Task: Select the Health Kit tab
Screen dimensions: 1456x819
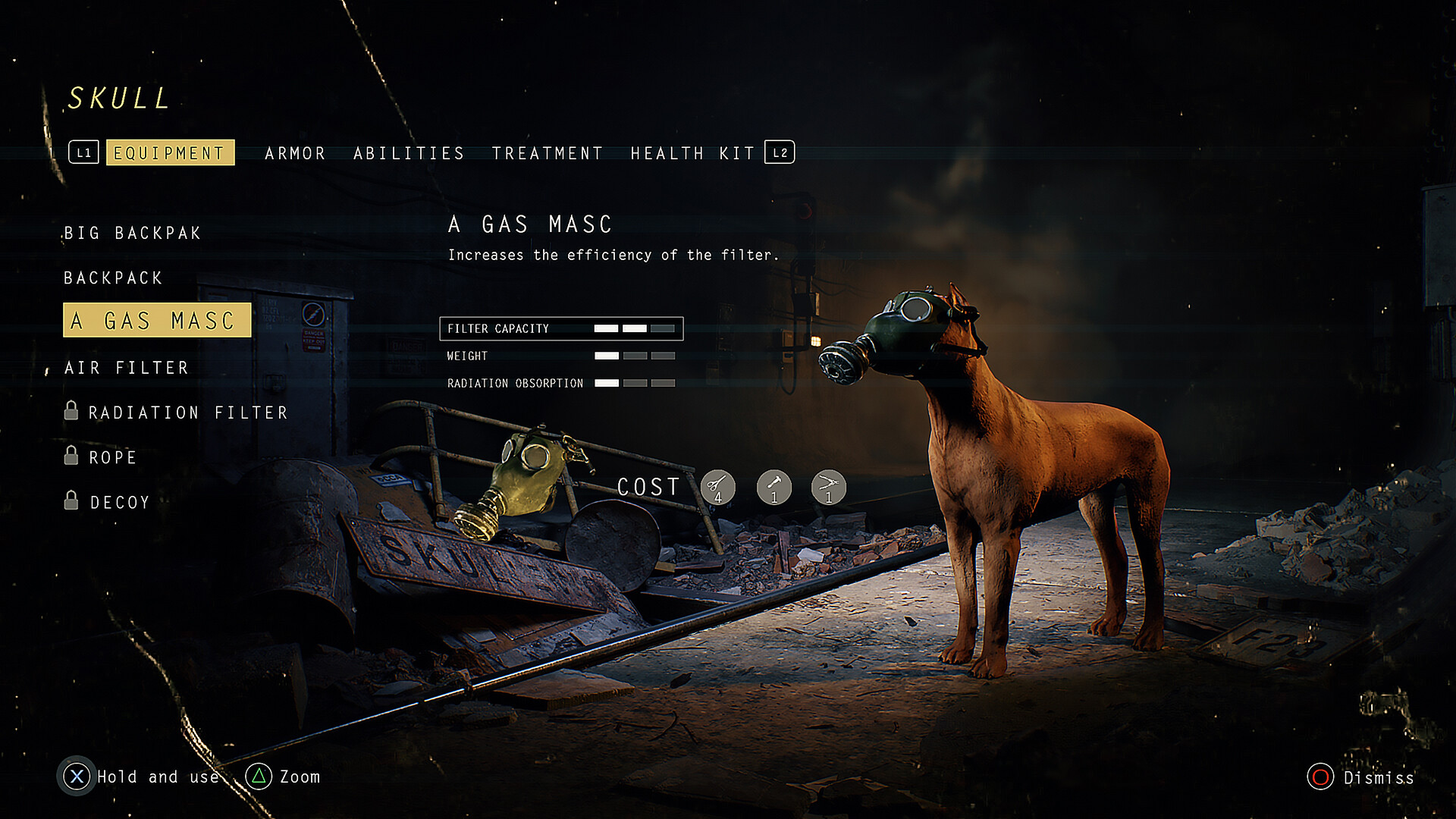Action: coord(692,154)
